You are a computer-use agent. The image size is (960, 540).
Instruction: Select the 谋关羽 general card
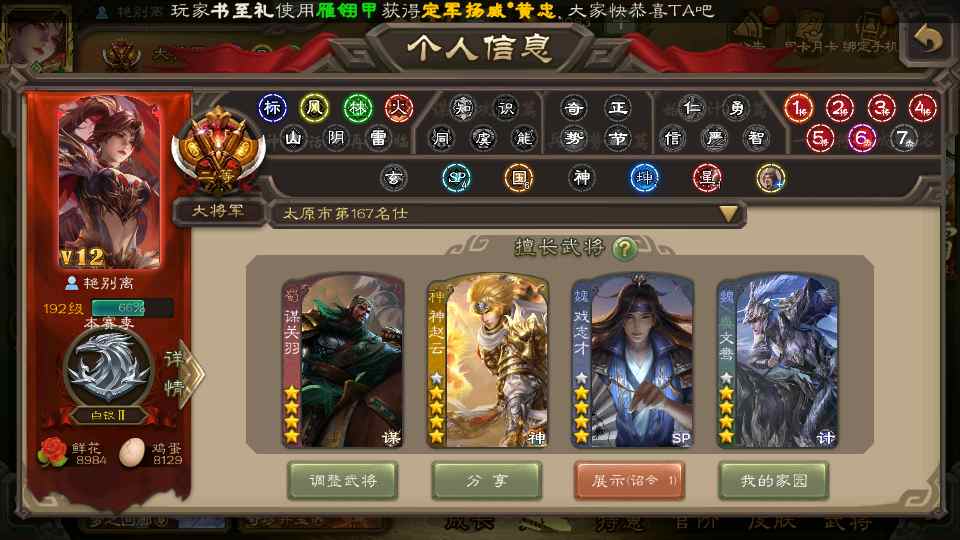[343, 361]
